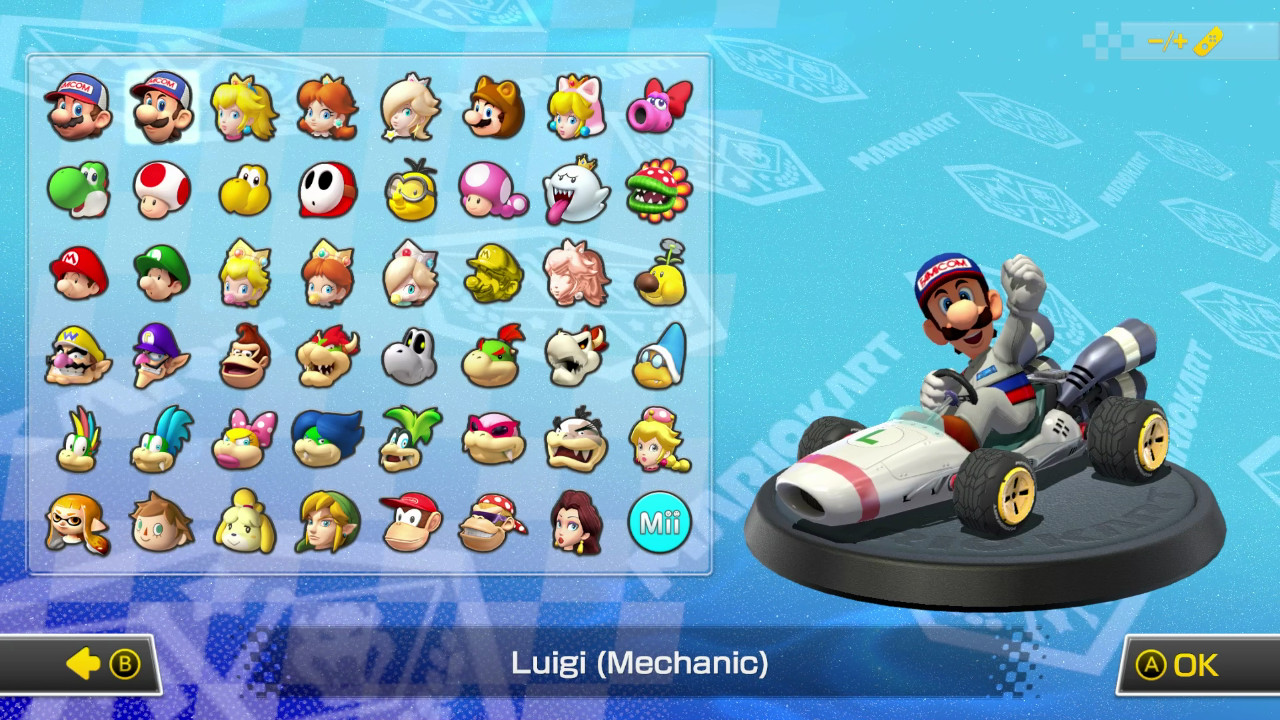Select Baby Mario from the grid

(x=80, y=273)
